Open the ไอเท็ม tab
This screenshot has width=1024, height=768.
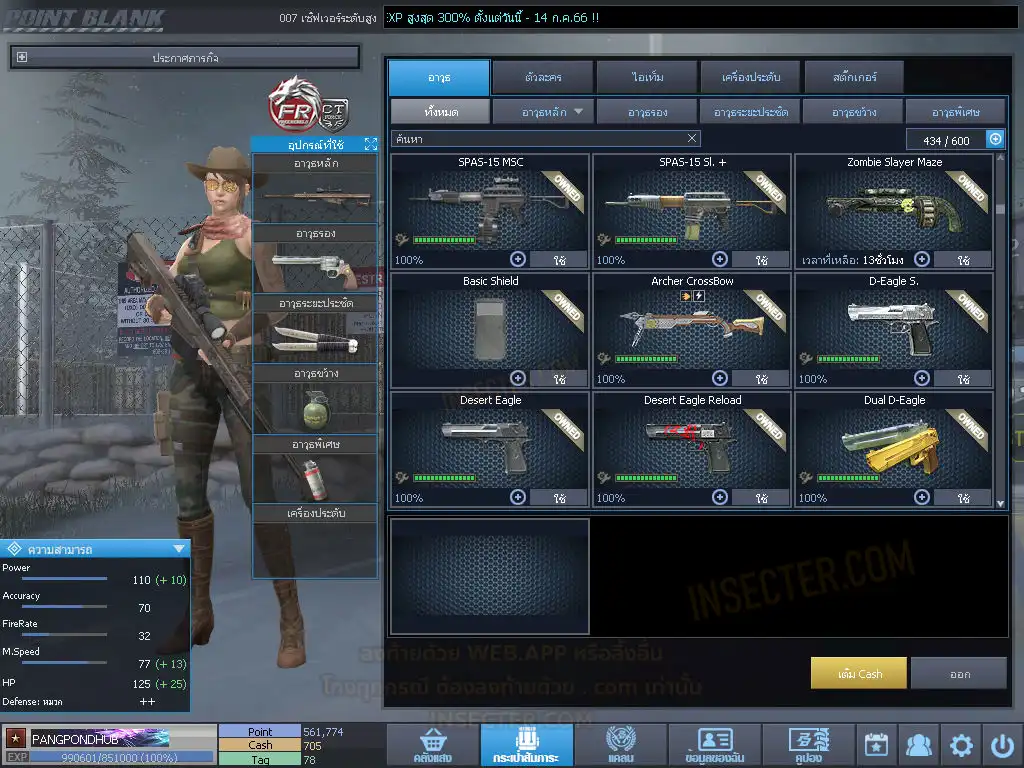(x=648, y=77)
